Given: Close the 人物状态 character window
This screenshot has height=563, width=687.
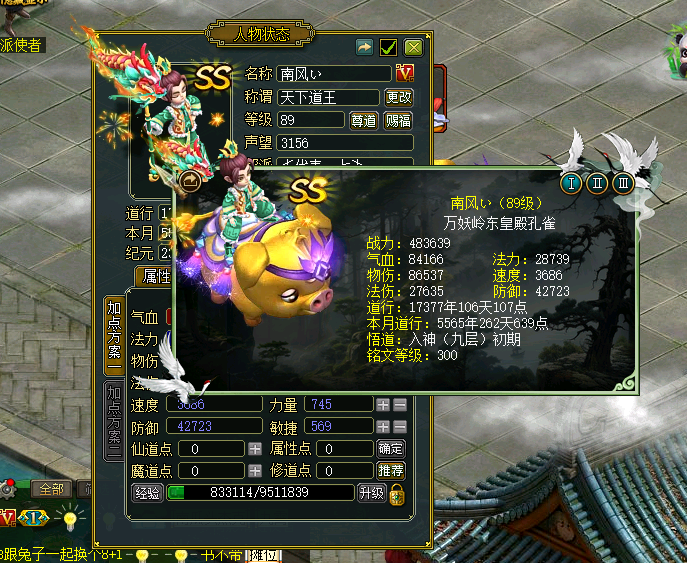Looking at the screenshot, I should 413,47.
